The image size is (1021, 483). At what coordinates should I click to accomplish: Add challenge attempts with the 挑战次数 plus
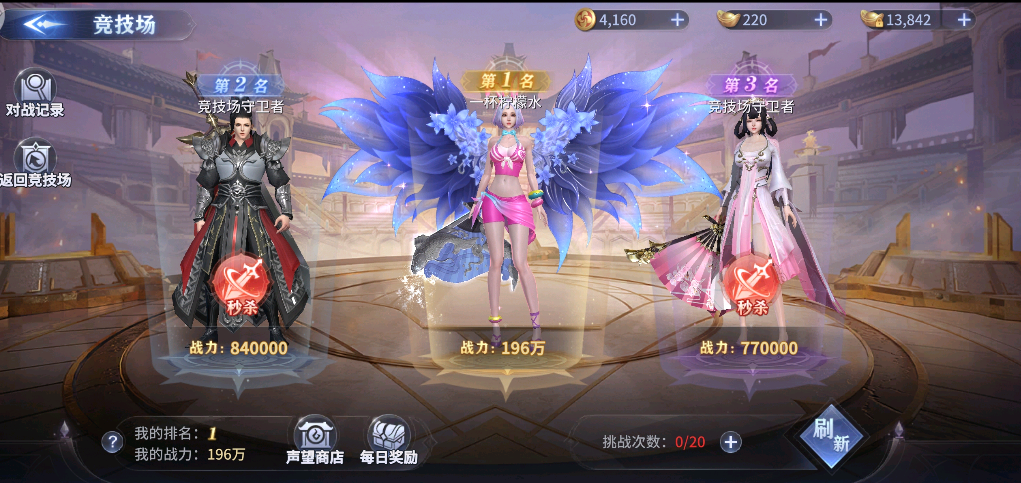click(x=731, y=442)
